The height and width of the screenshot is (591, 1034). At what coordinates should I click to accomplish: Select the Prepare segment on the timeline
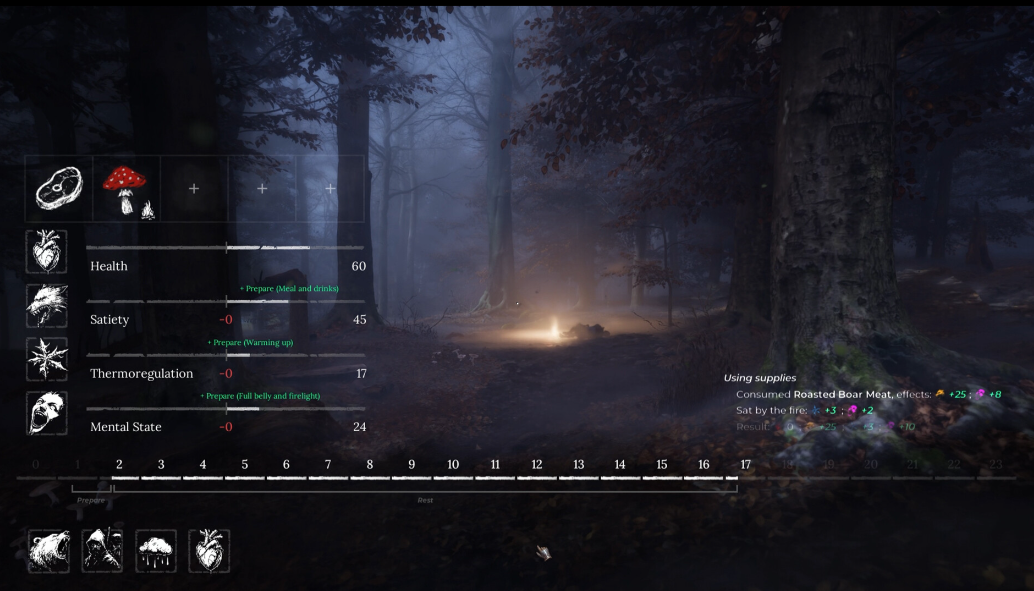(91, 498)
